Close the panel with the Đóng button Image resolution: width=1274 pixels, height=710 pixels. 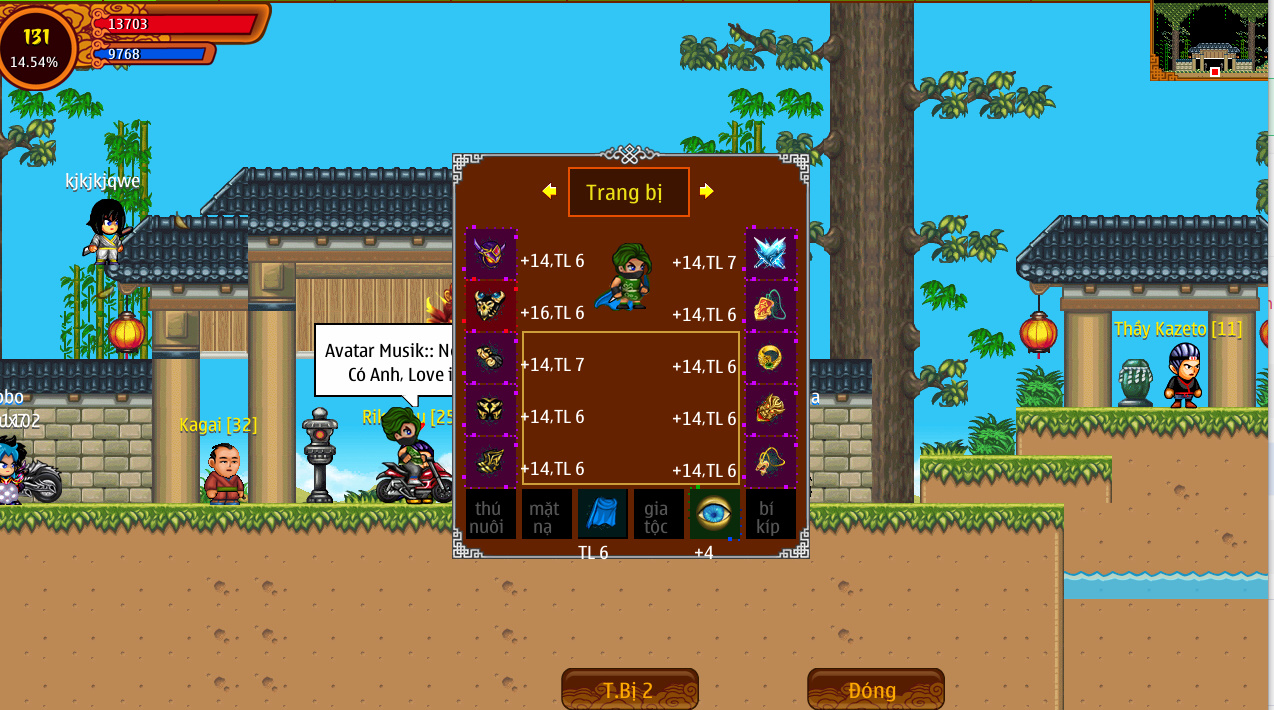click(875, 689)
